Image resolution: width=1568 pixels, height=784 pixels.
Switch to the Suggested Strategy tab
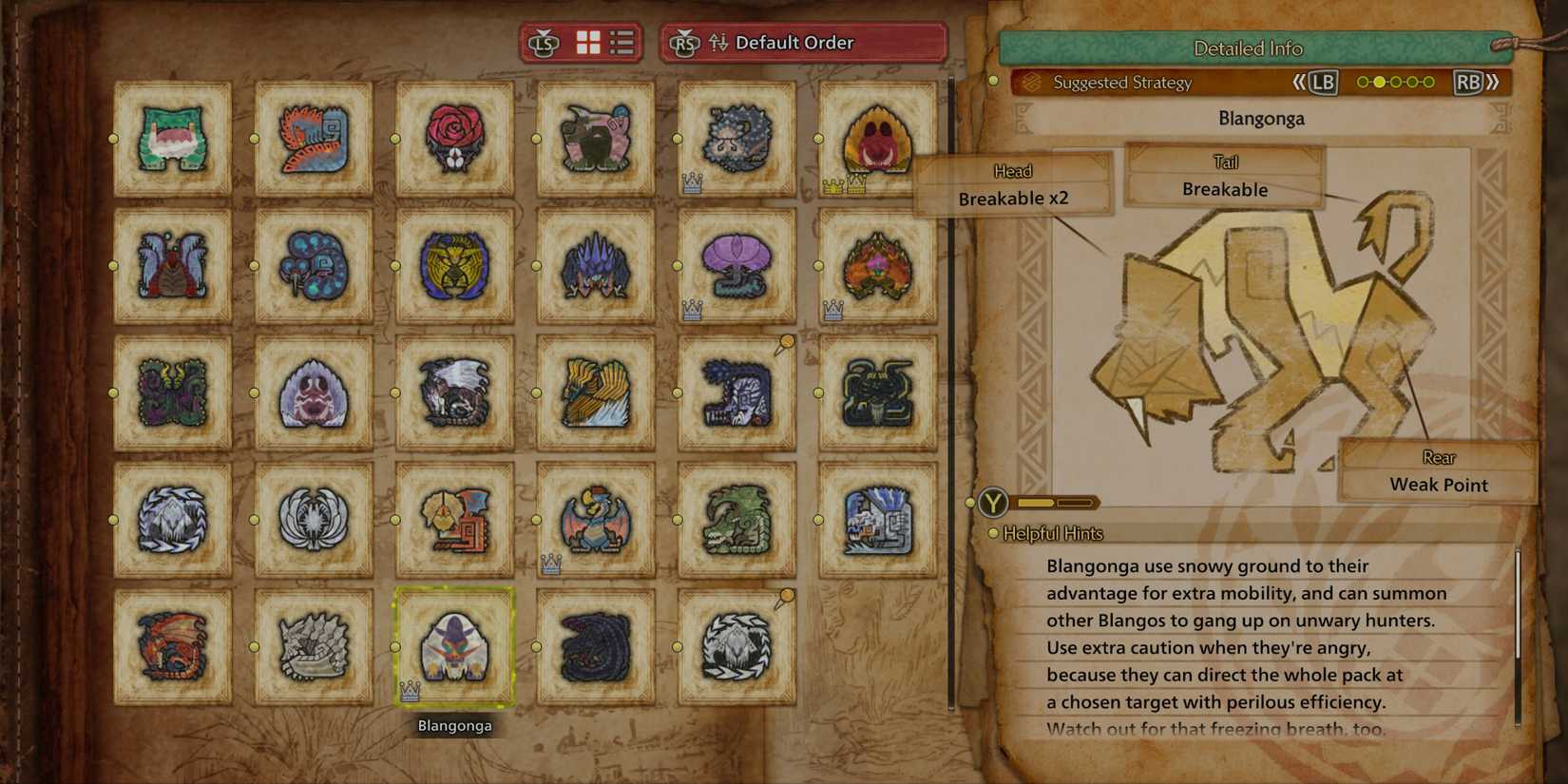point(1121,83)
